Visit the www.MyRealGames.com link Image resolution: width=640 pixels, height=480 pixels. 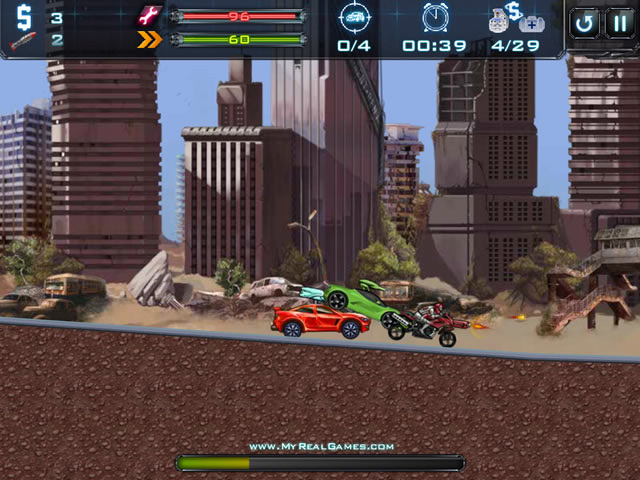(321, 446)
